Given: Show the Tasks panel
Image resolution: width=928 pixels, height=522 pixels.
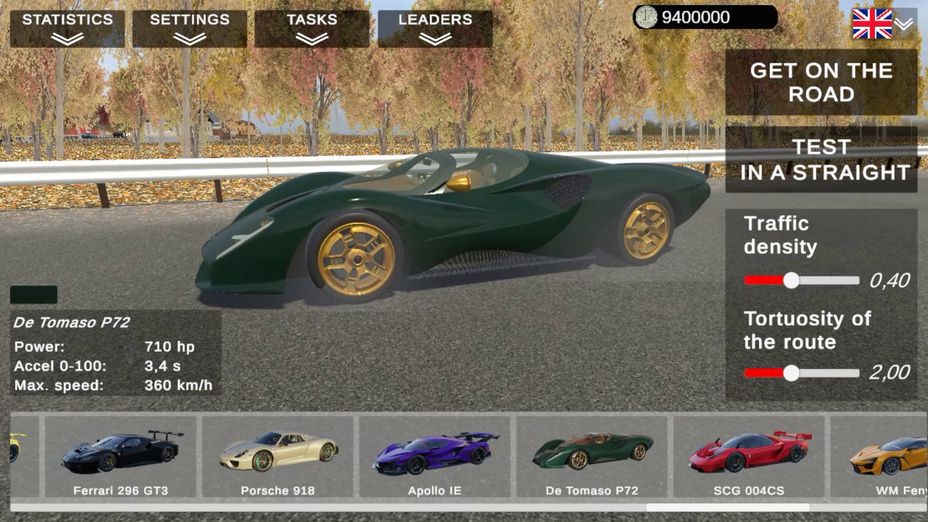Looking at the screenshot, I should (x=312, y=28).
